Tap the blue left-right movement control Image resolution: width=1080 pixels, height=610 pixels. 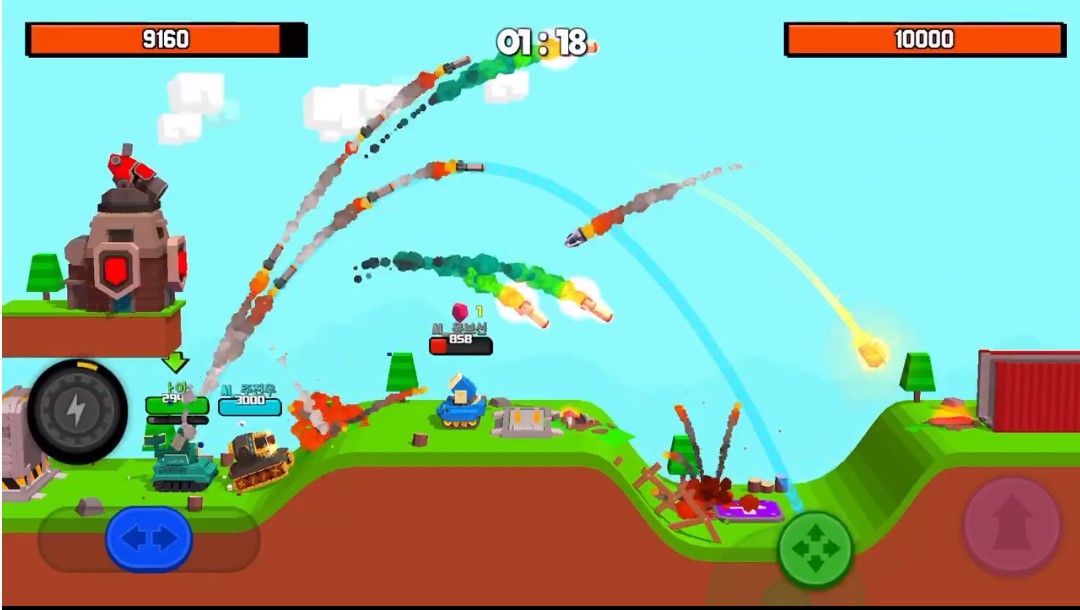149,539
